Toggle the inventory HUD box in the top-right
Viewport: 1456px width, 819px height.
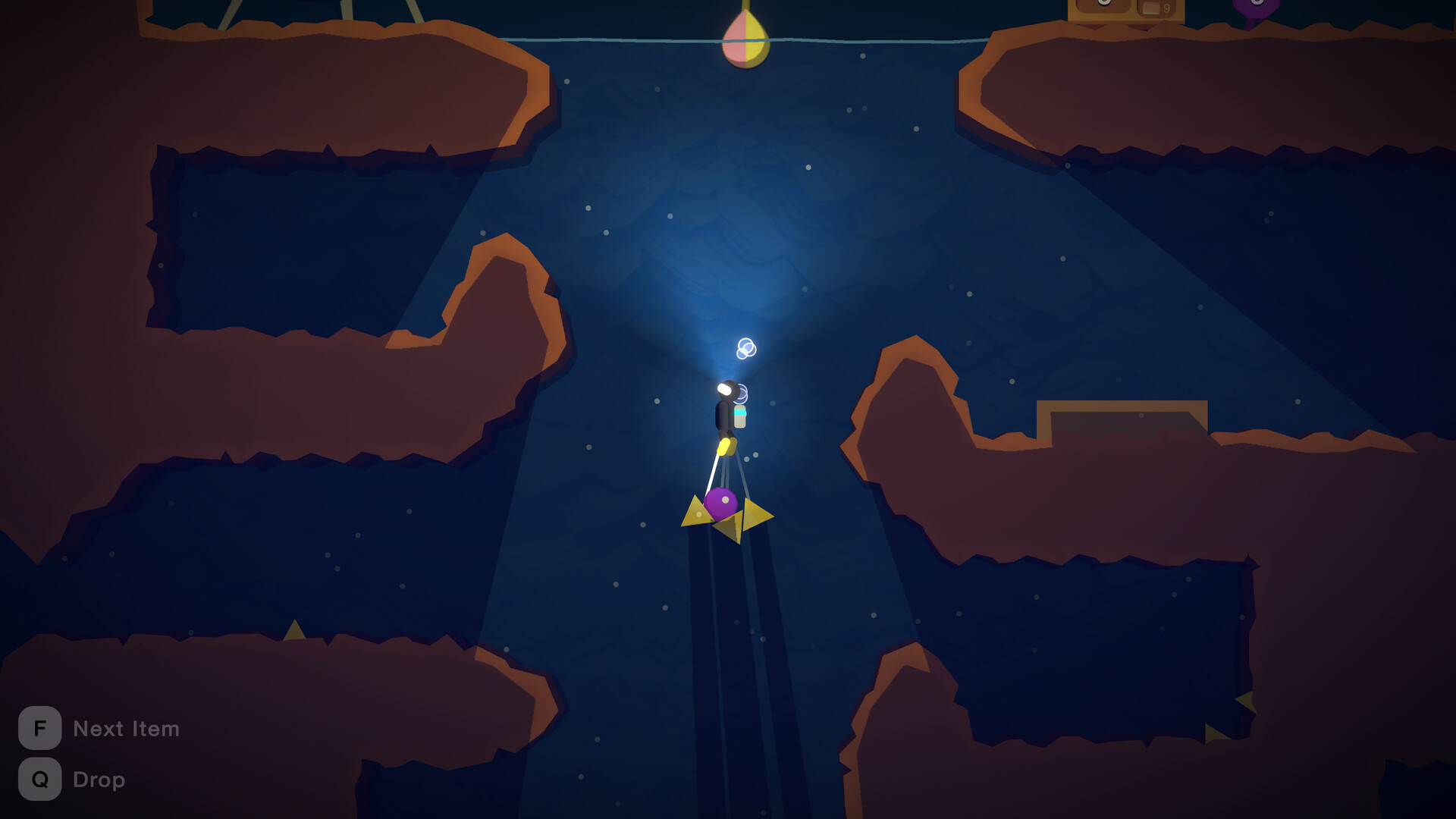click(x=1126, y=9)
